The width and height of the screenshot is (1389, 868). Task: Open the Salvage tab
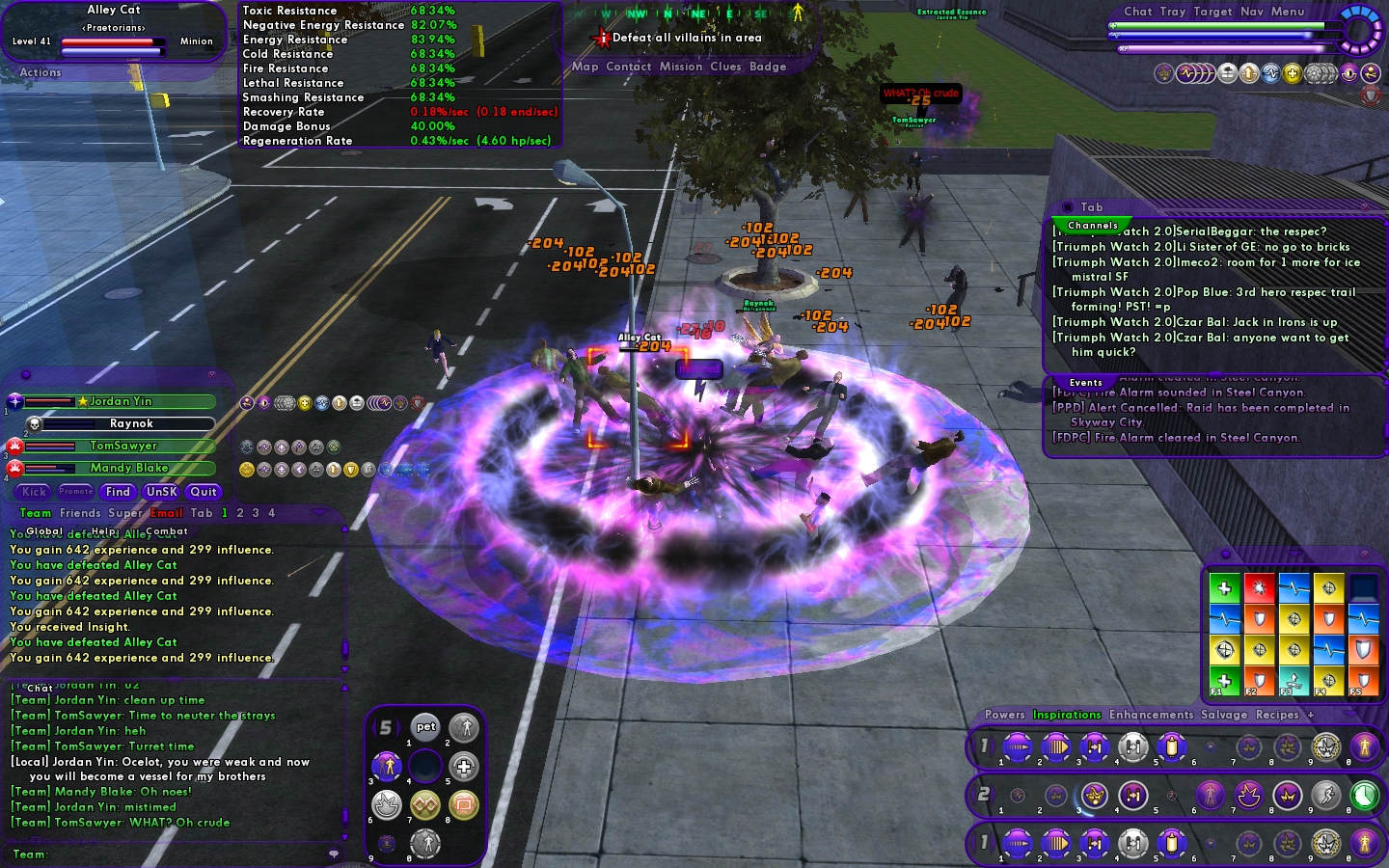click(x=1223, y=715)
